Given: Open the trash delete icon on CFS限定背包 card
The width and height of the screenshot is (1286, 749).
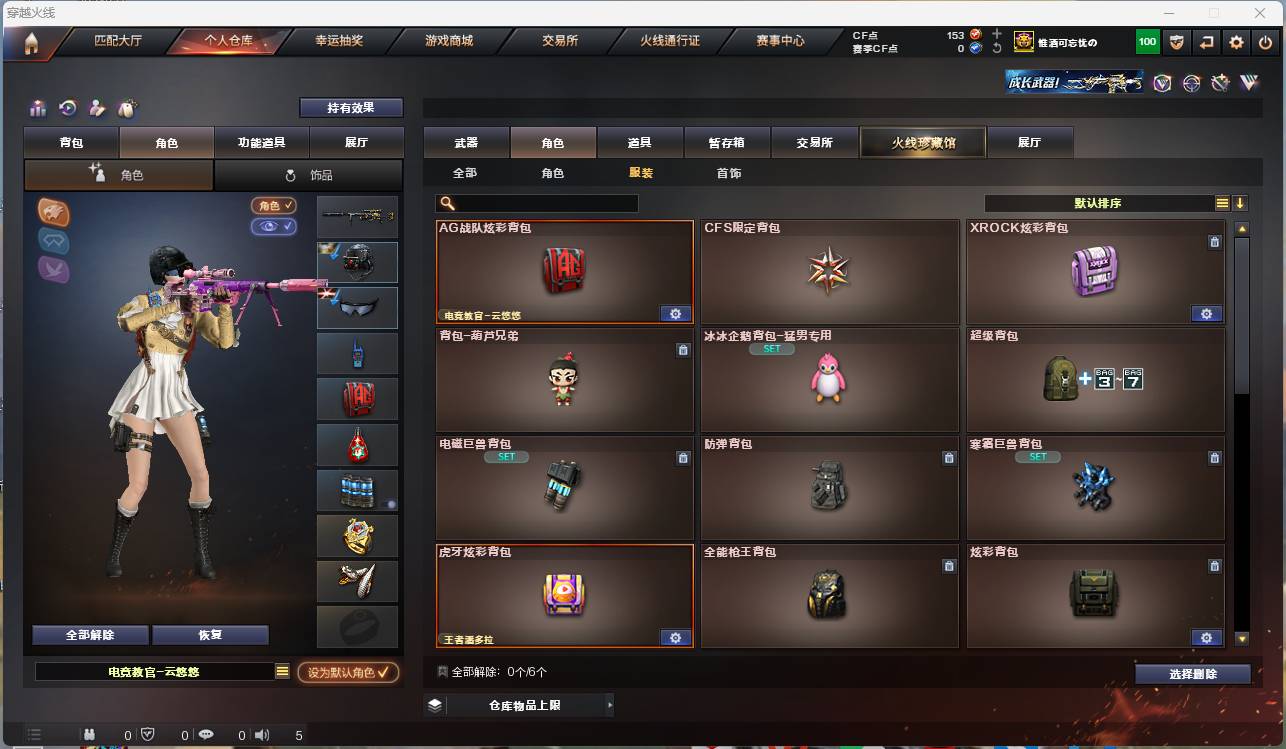Looking at the screenshot, I should 949,241.
